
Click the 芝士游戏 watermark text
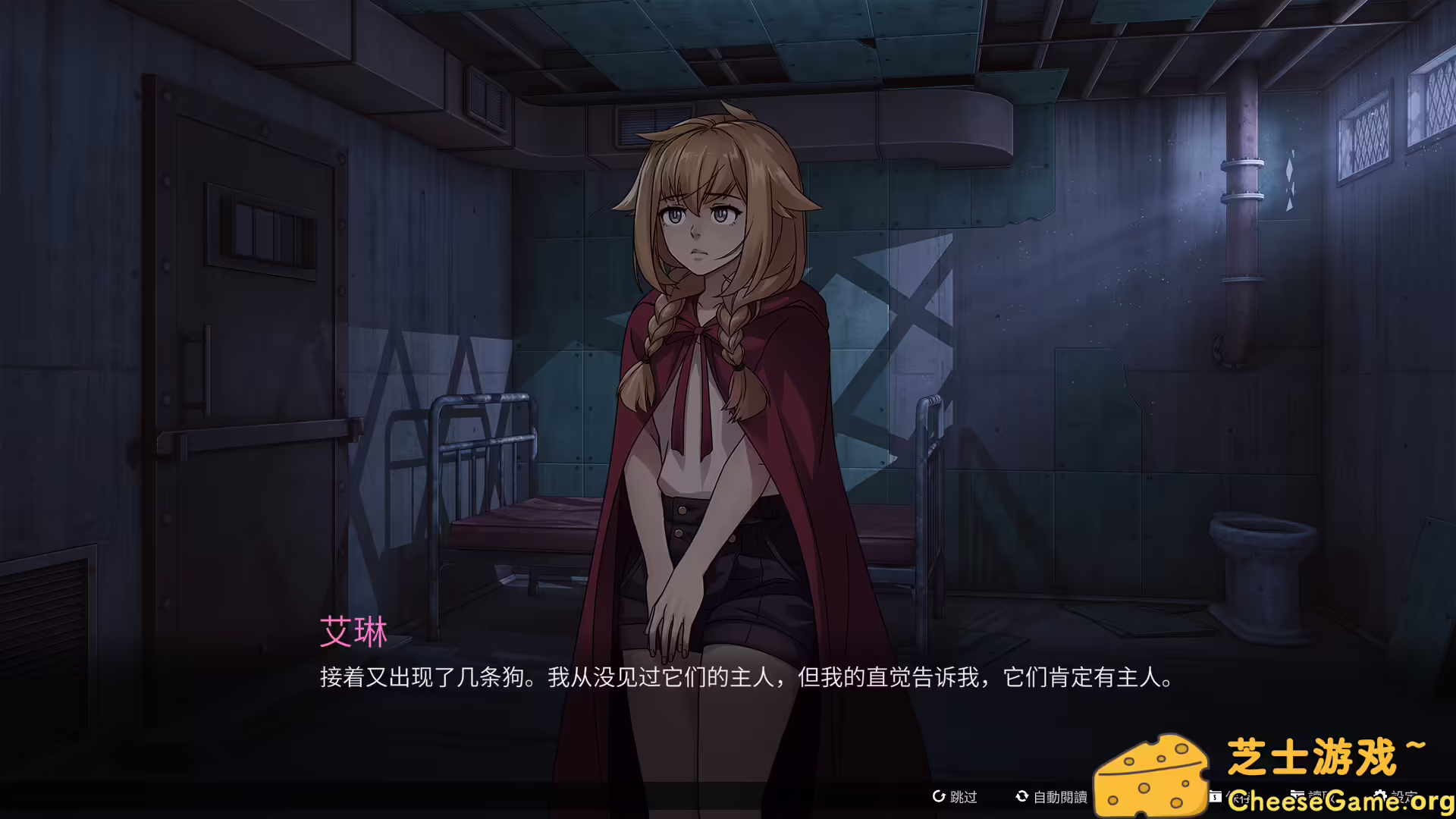pyautogui.click(x=1327, y=755)
